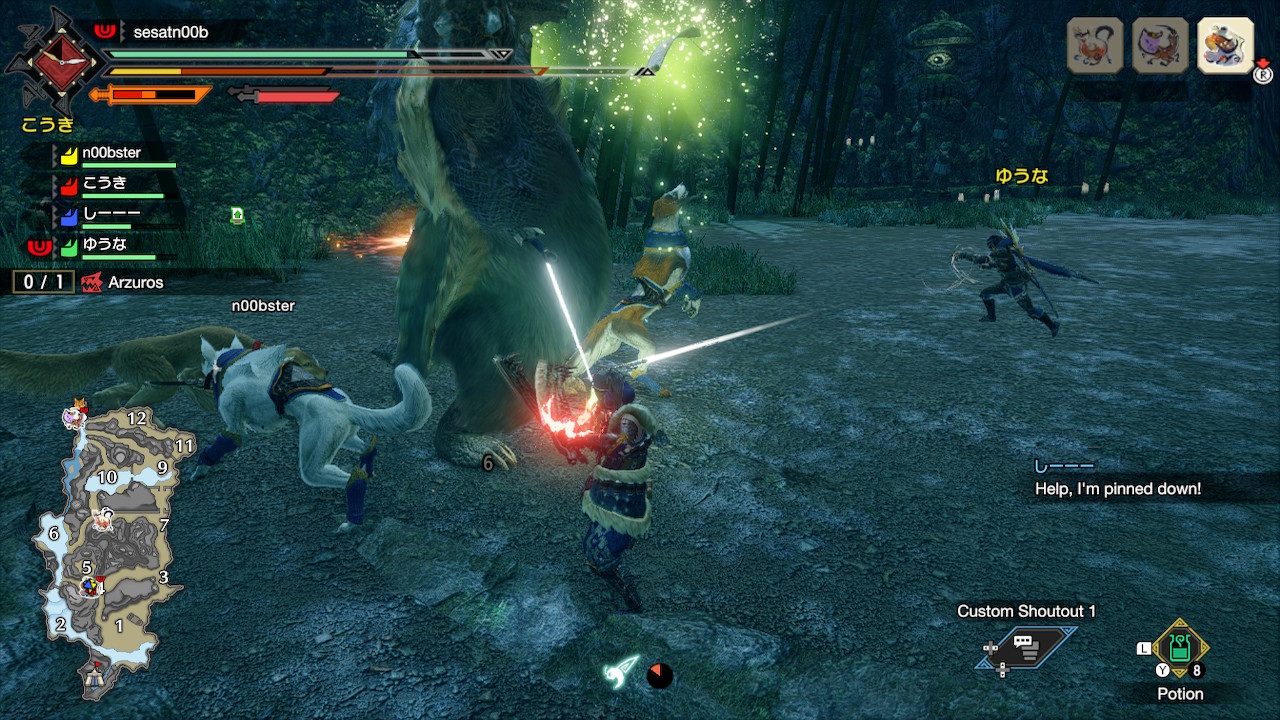Select area 12 on the minimap
Viewport: 1280px width, 720px height.
(x=137, y=419)
